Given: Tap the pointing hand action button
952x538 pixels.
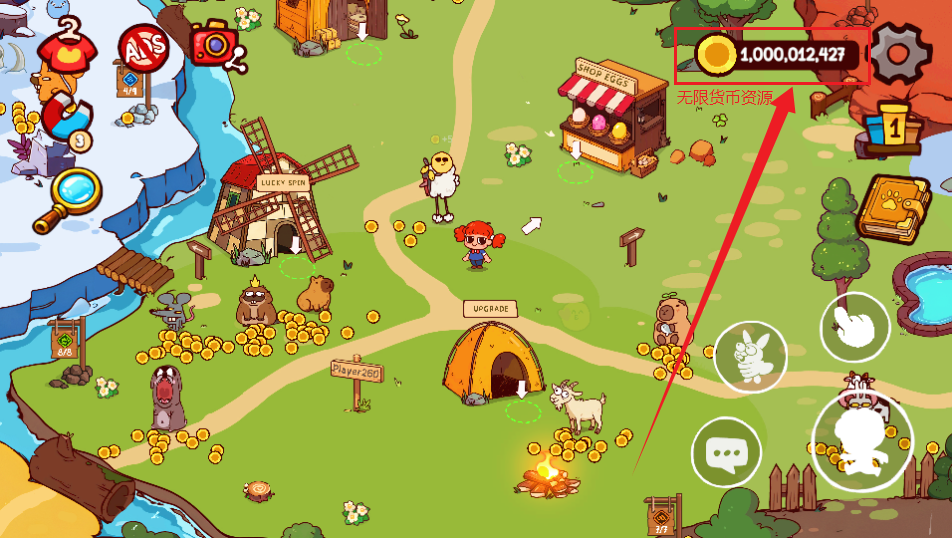Looking at the screenshot, I should 855,326.
